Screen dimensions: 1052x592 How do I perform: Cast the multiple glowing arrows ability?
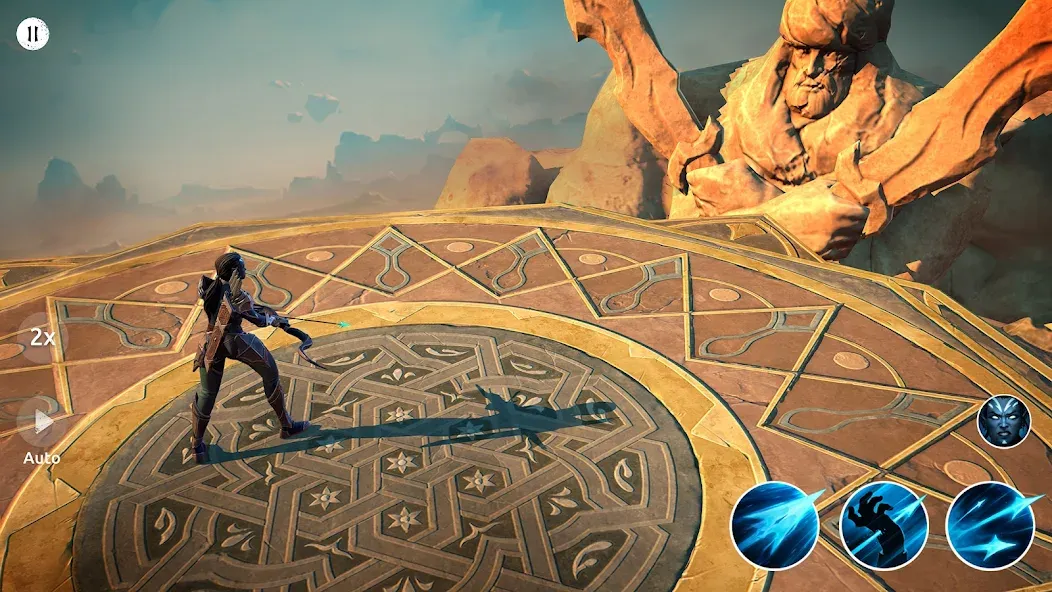coord(989,525)
